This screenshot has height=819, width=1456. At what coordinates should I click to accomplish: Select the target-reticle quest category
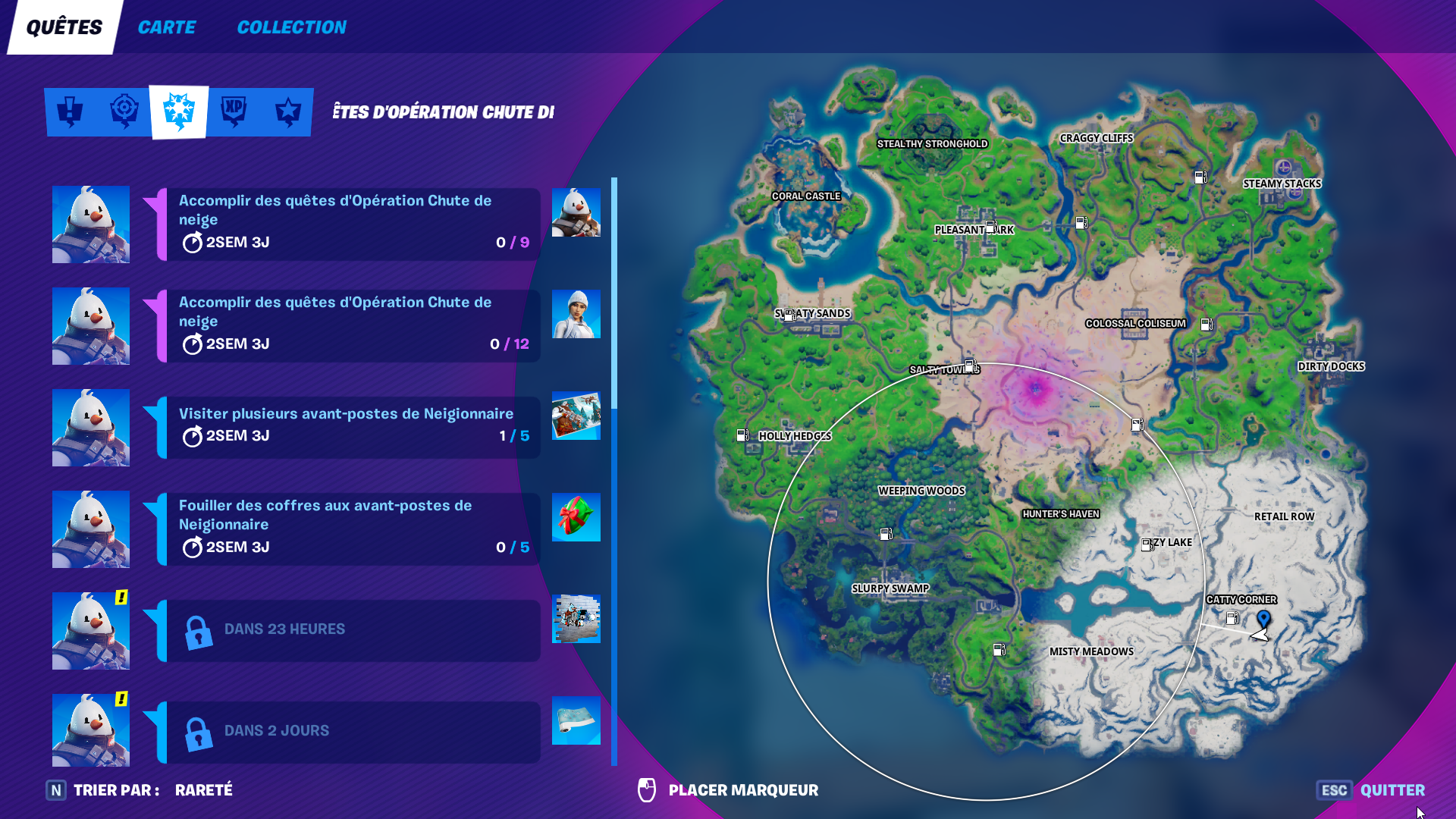[x=124, y=111]
